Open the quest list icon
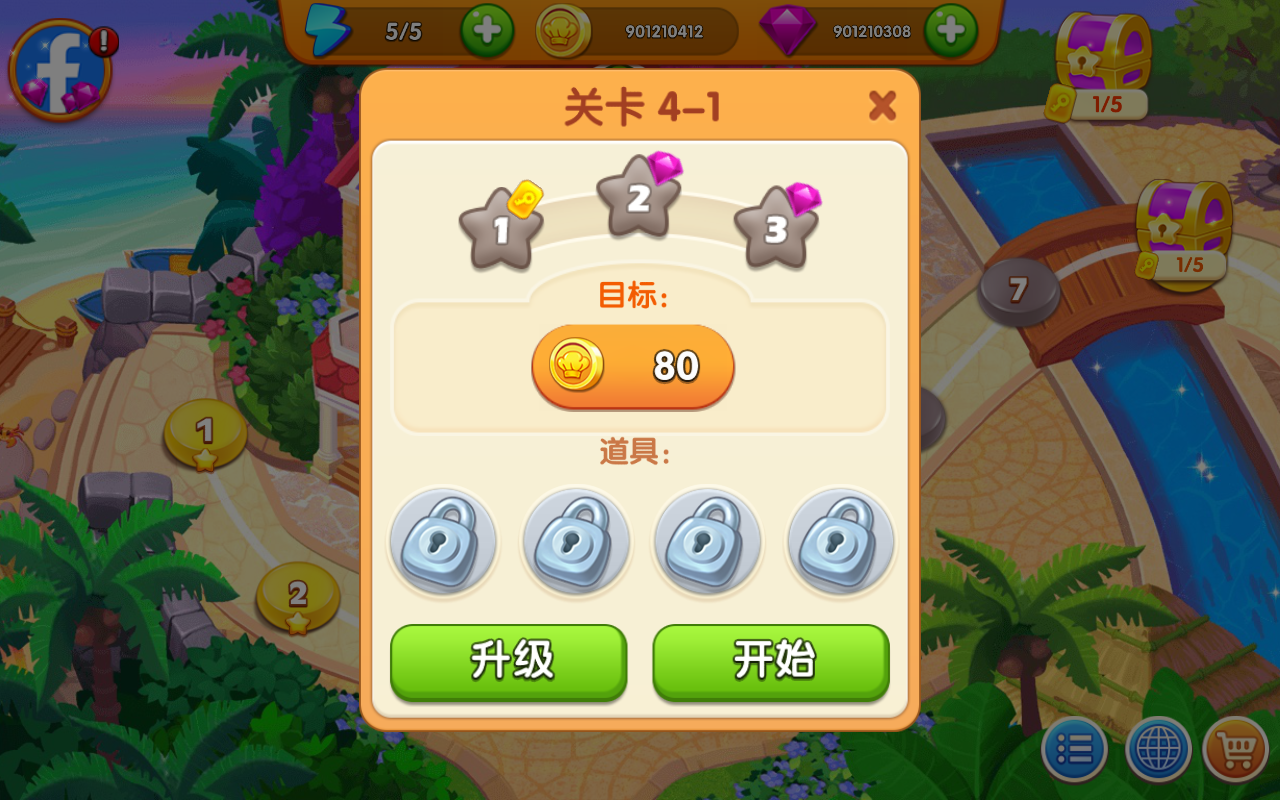The width and height of the screenshot is (1280, 800). tap(1074, 748)
